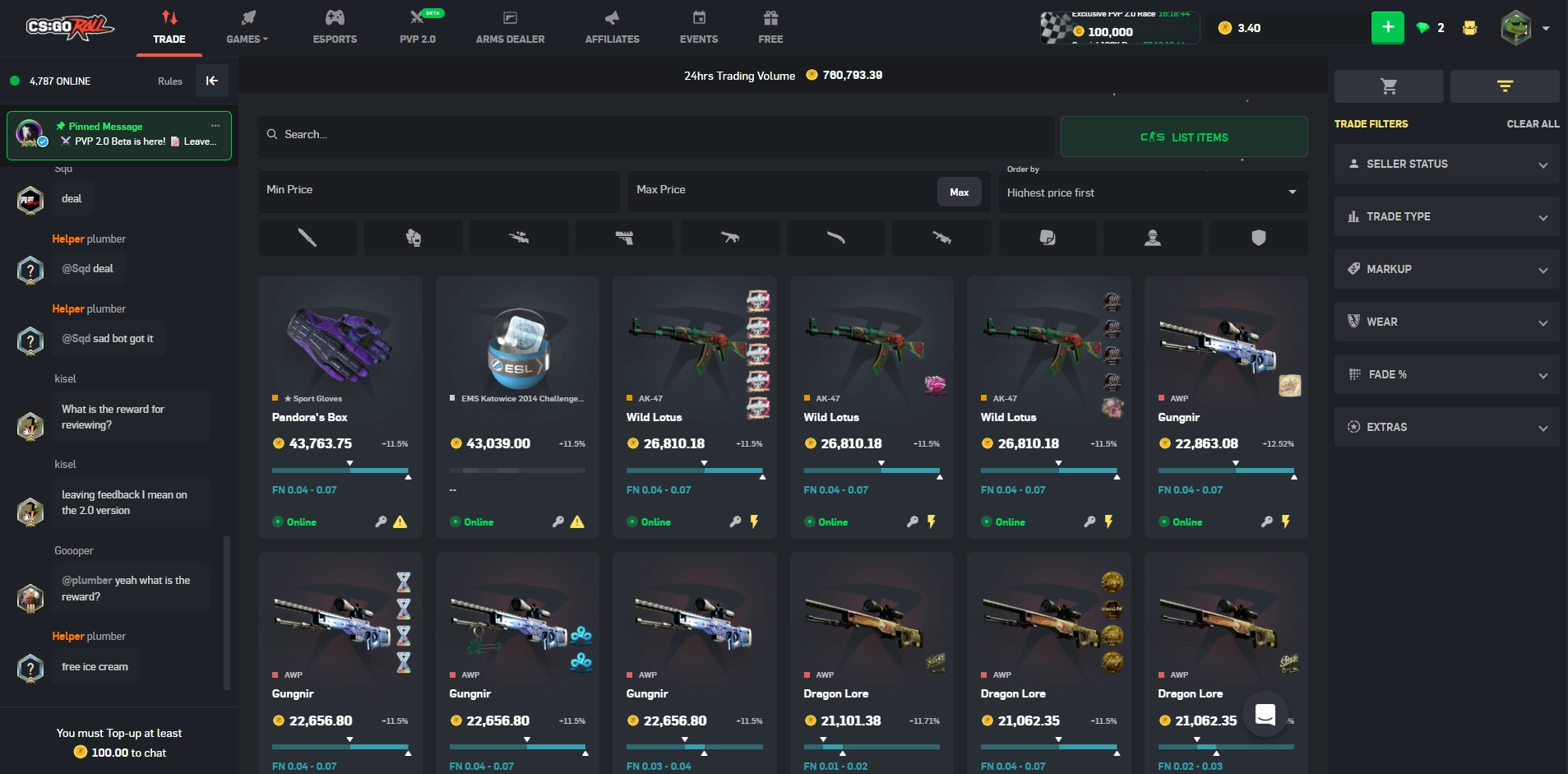Open the shopping cart panel

pos(1388,86)
